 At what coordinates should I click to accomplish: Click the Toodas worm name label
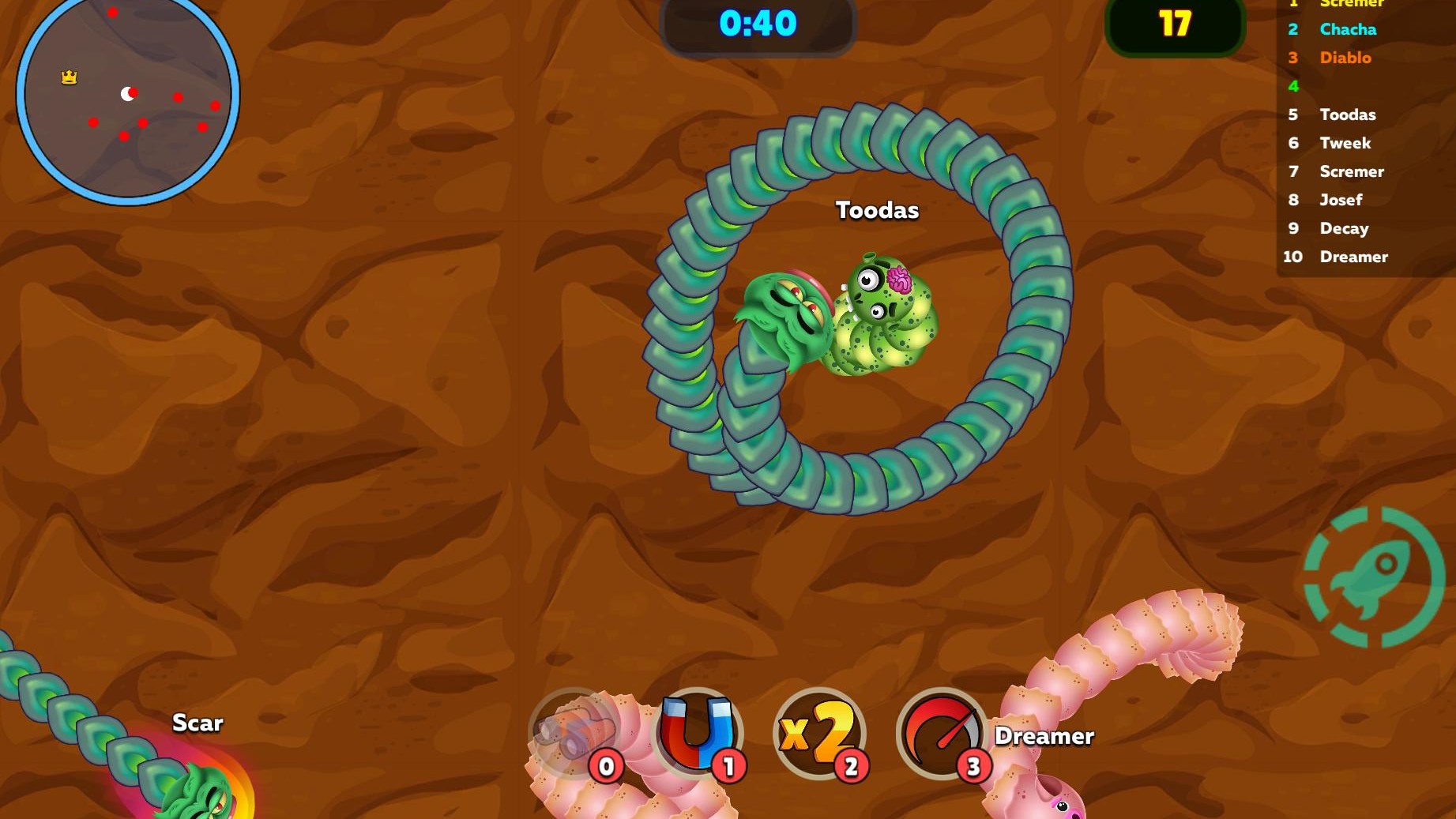[876, 210]
